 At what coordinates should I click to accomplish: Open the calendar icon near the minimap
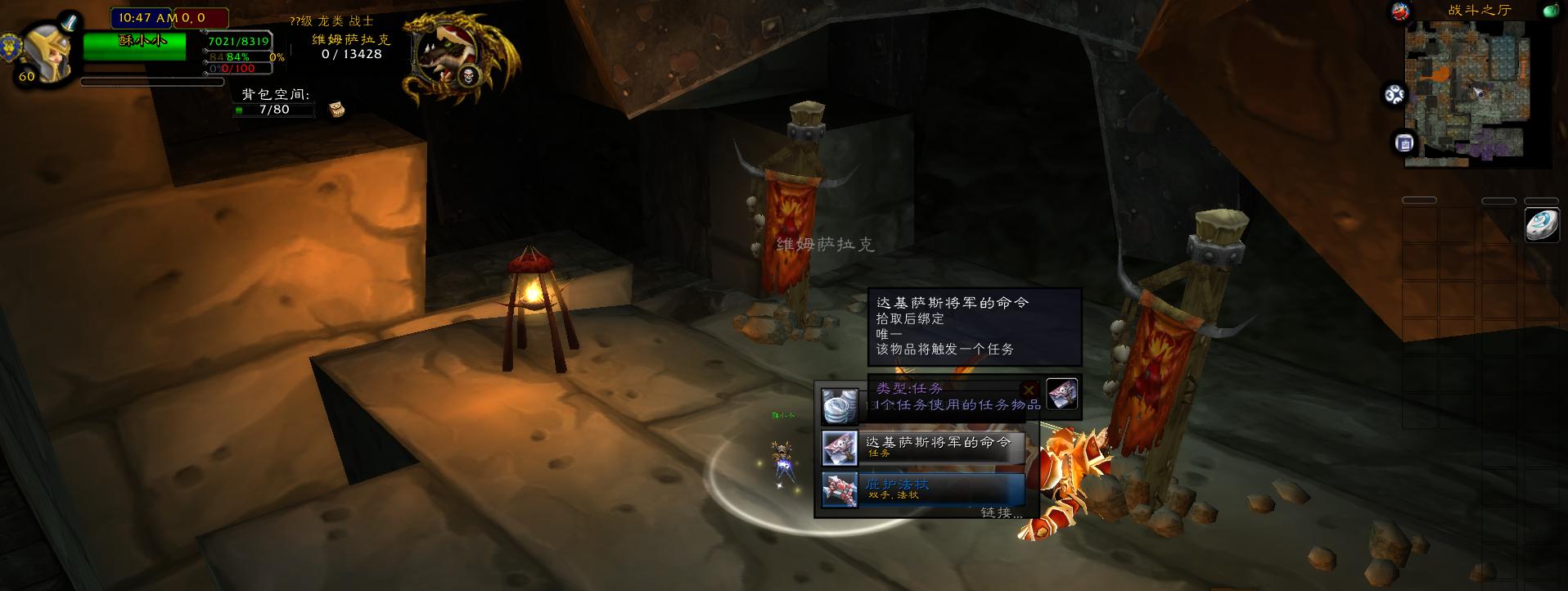point(1404,142)
